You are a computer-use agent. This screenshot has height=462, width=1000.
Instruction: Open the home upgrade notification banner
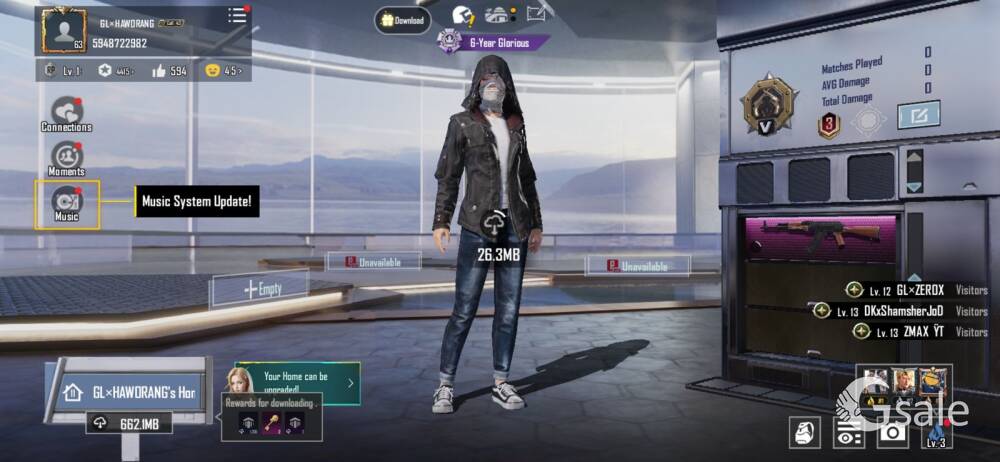tap(296, 383)
